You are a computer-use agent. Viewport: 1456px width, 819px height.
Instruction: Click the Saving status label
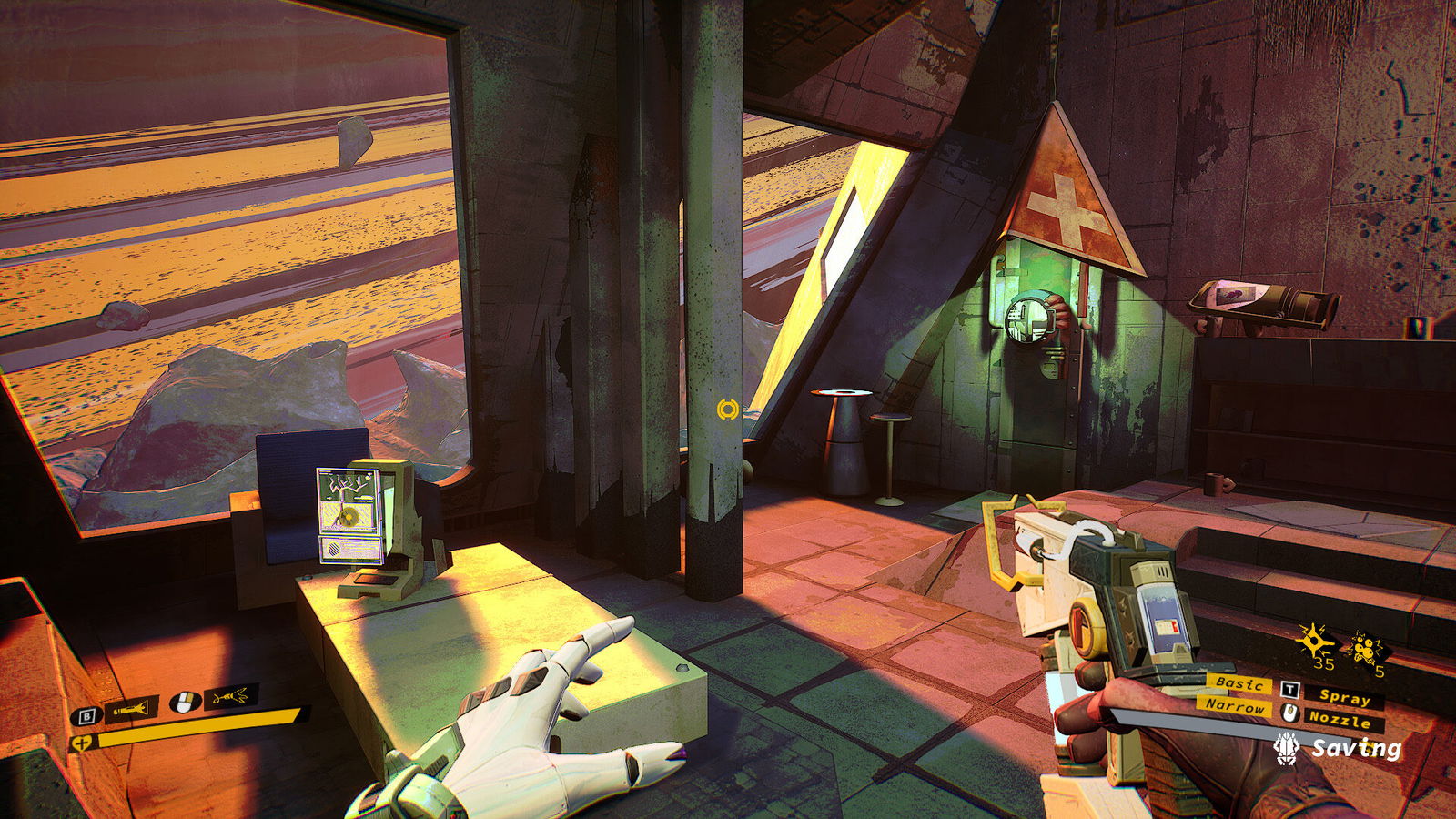(1356, 748)
